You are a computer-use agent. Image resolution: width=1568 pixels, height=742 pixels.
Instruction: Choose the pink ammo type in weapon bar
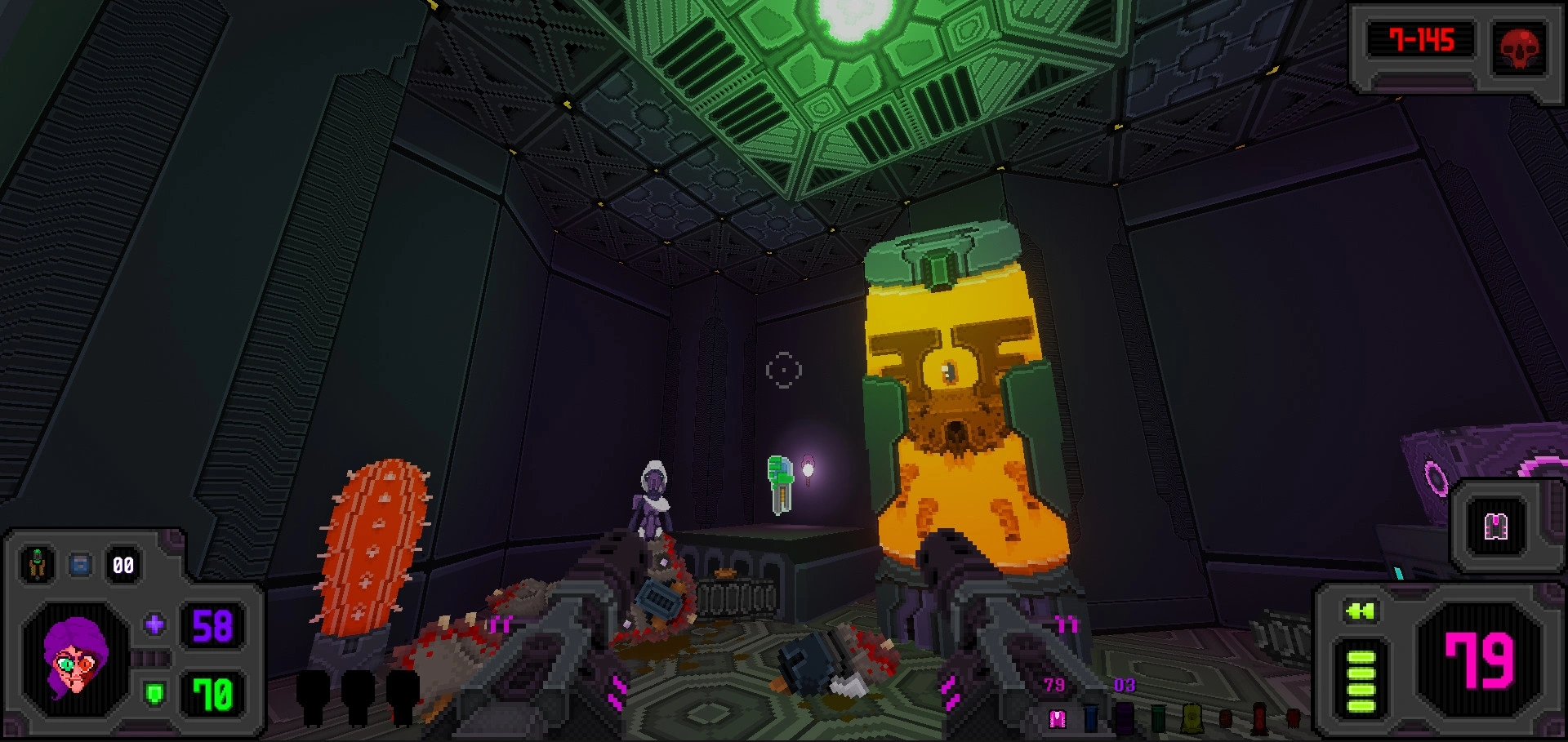pos(1058,718)
